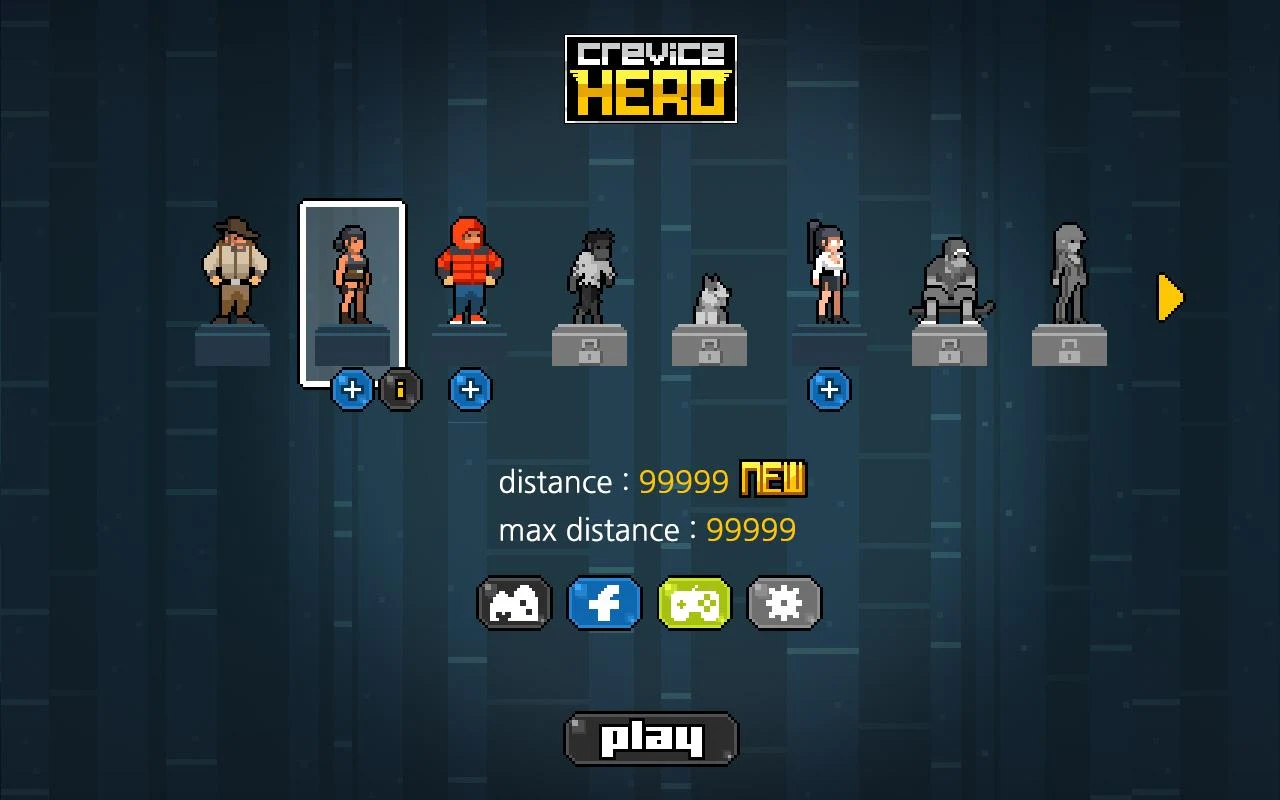Open the settings gear icon
The image size is (1280, 800).
click(784, 602)
